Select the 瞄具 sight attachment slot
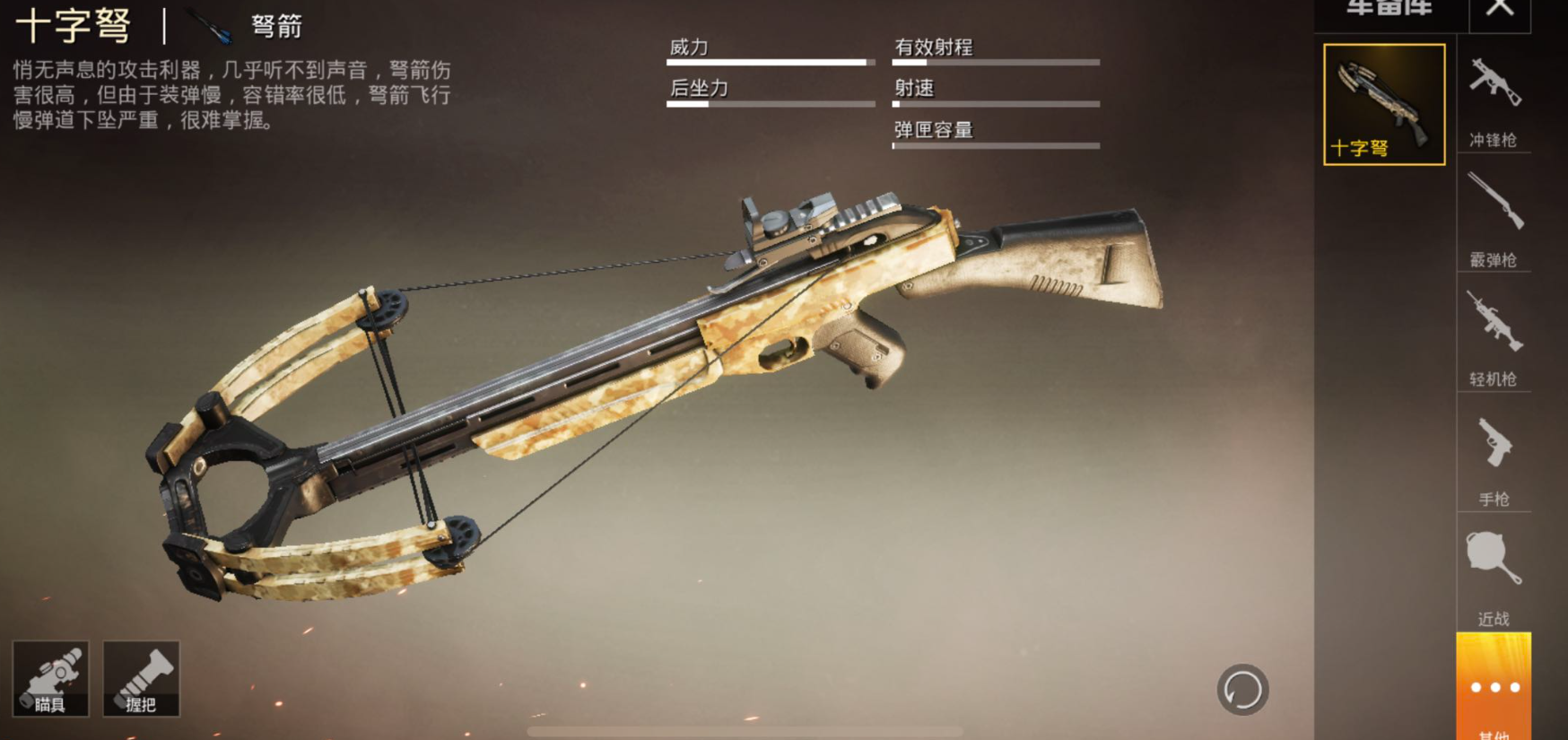Image resolution: width=1568 pixels, height=740 pixels. pos(51,679)
